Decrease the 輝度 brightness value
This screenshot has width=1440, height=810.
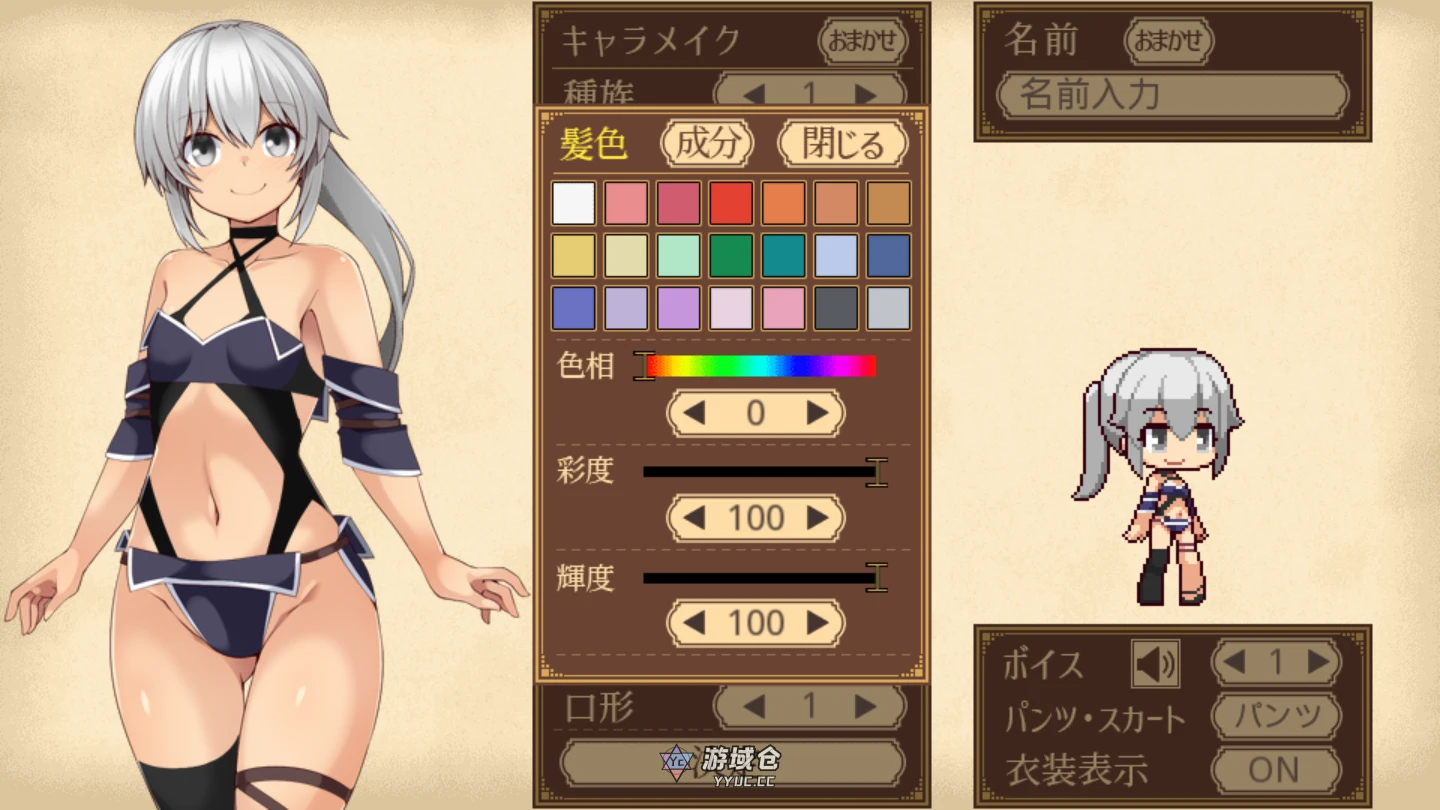tap(693, 624)
